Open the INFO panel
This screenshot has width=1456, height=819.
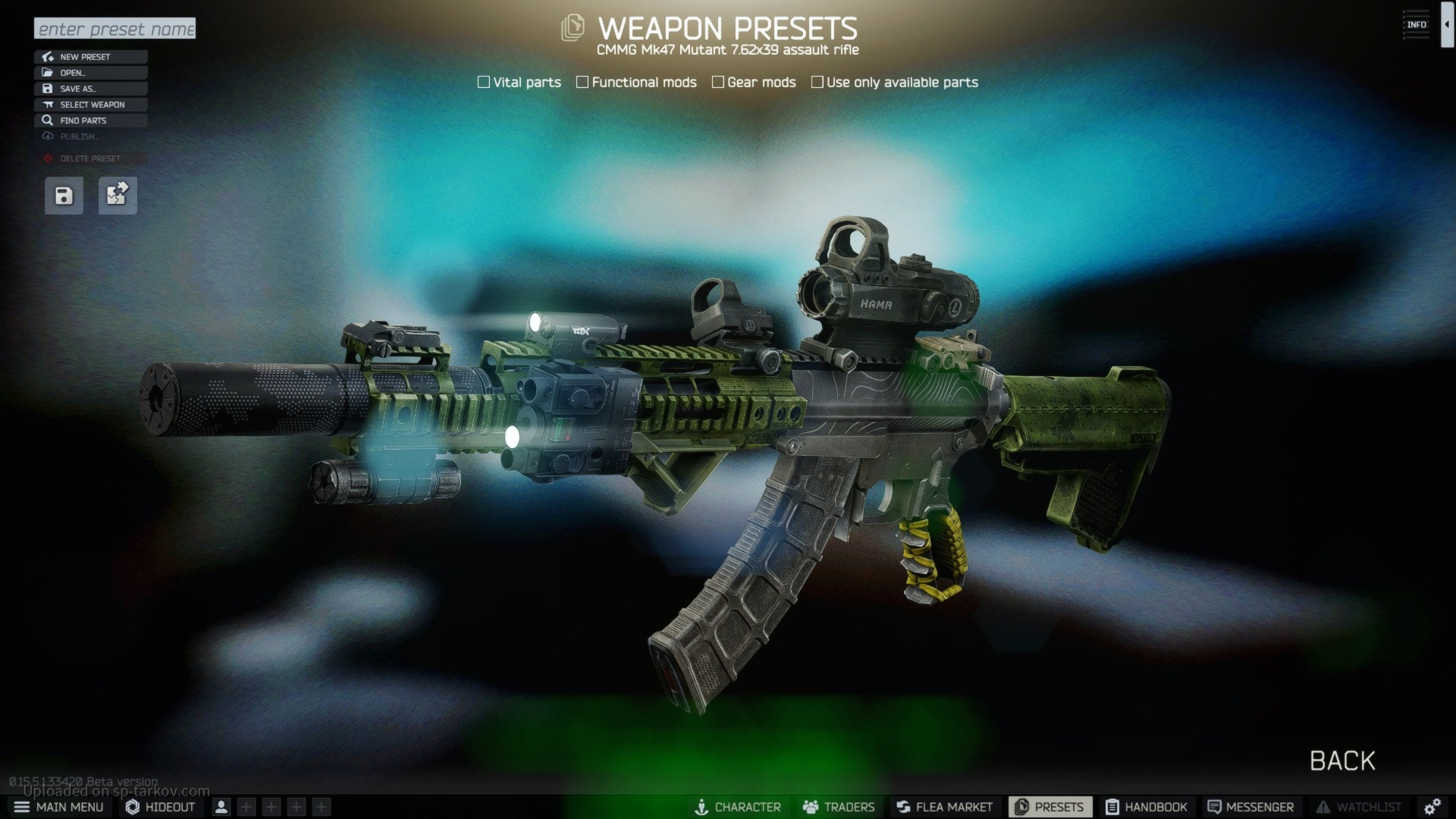[1416, 25]
